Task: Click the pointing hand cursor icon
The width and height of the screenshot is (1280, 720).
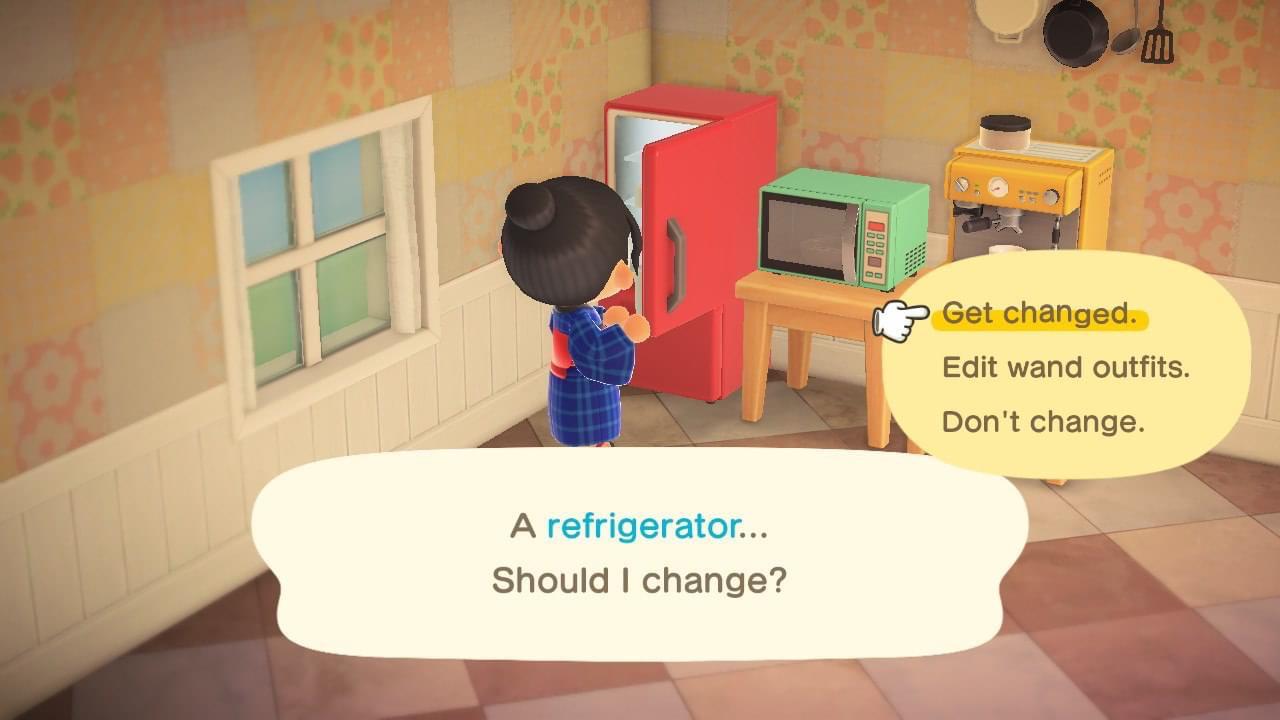Action: point(898,318)
